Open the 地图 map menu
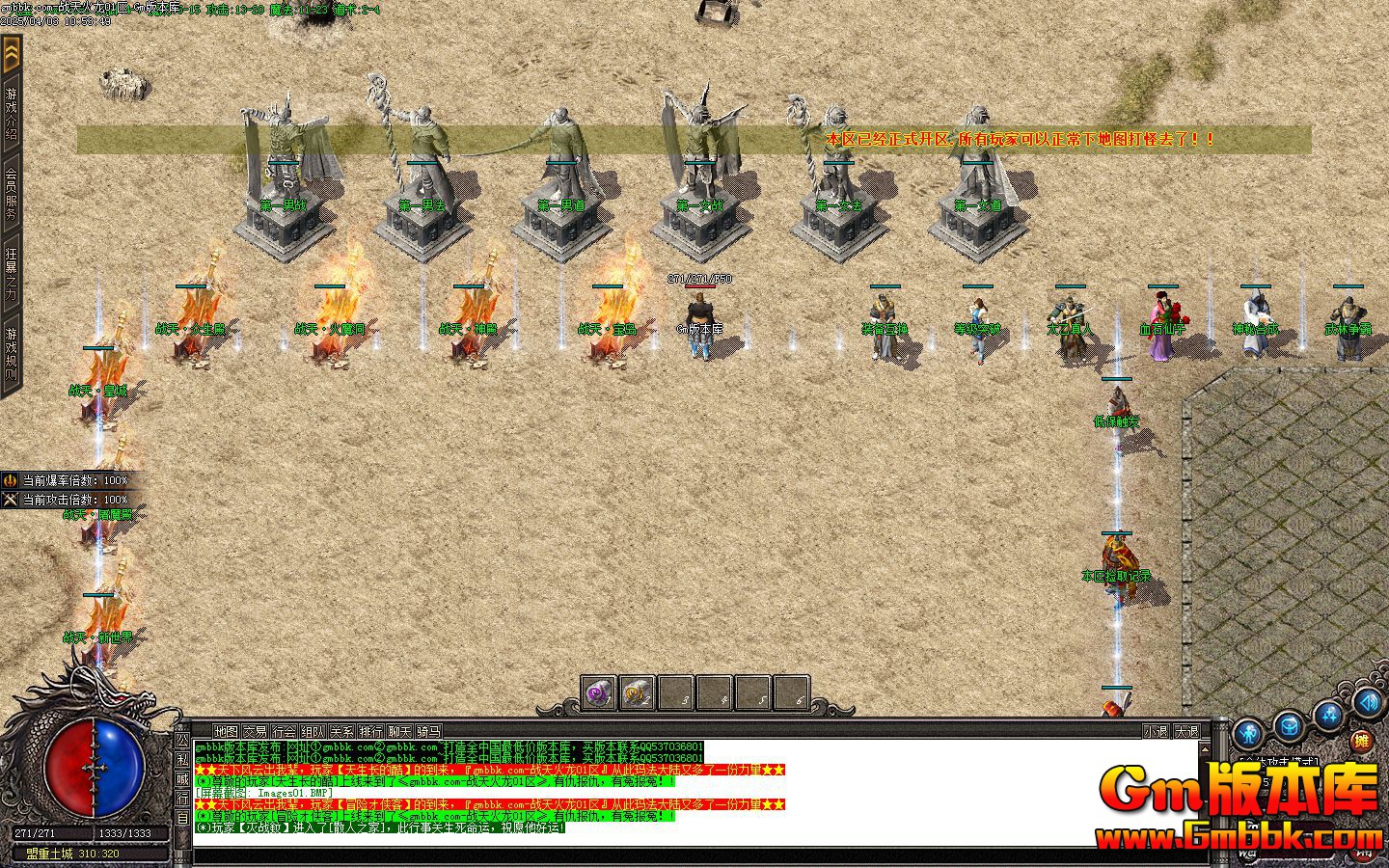The height and width of the screenshot is (868, 1389). click(x=226, y=732)
